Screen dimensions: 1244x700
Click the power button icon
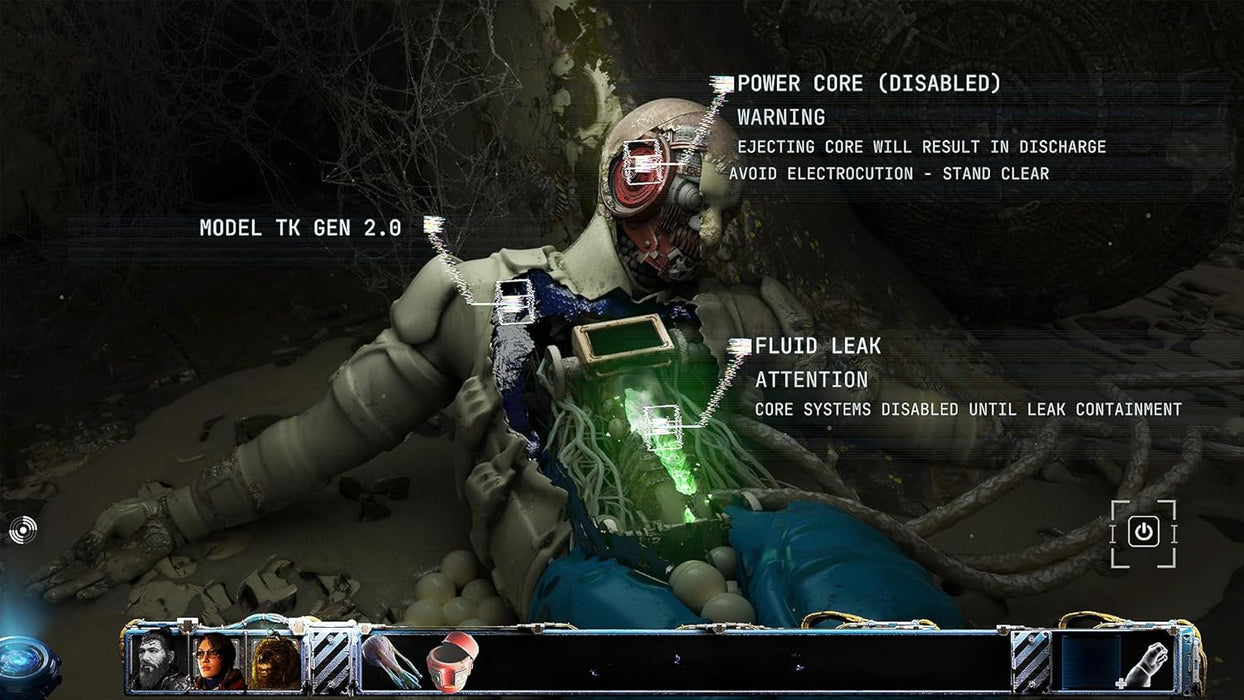(x=1143, y=533)
